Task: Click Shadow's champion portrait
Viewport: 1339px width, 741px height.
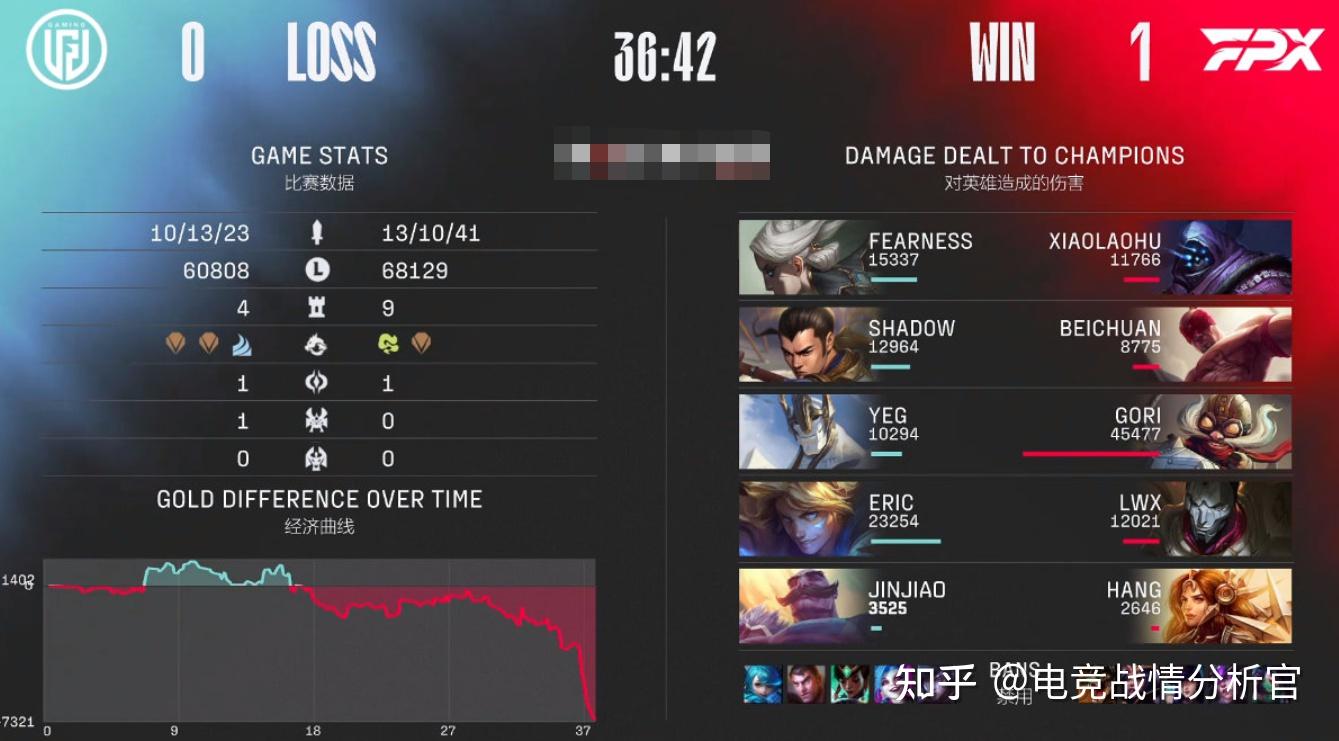Action: (800, 345)
